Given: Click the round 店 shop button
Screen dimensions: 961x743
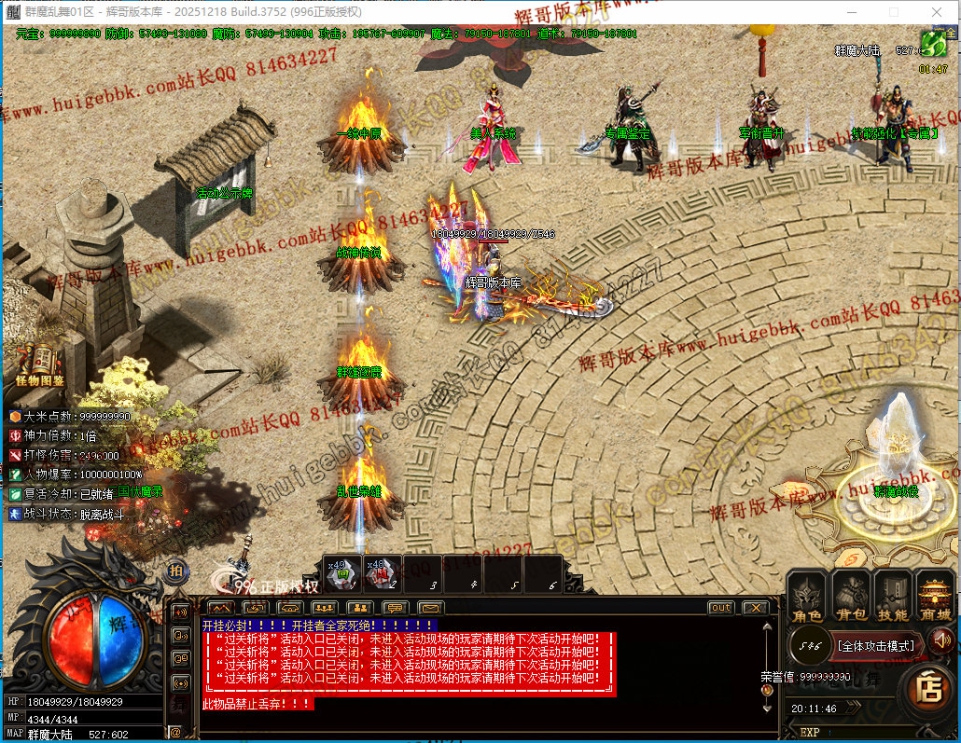Looking at the screenshot, I should (929, 689).
